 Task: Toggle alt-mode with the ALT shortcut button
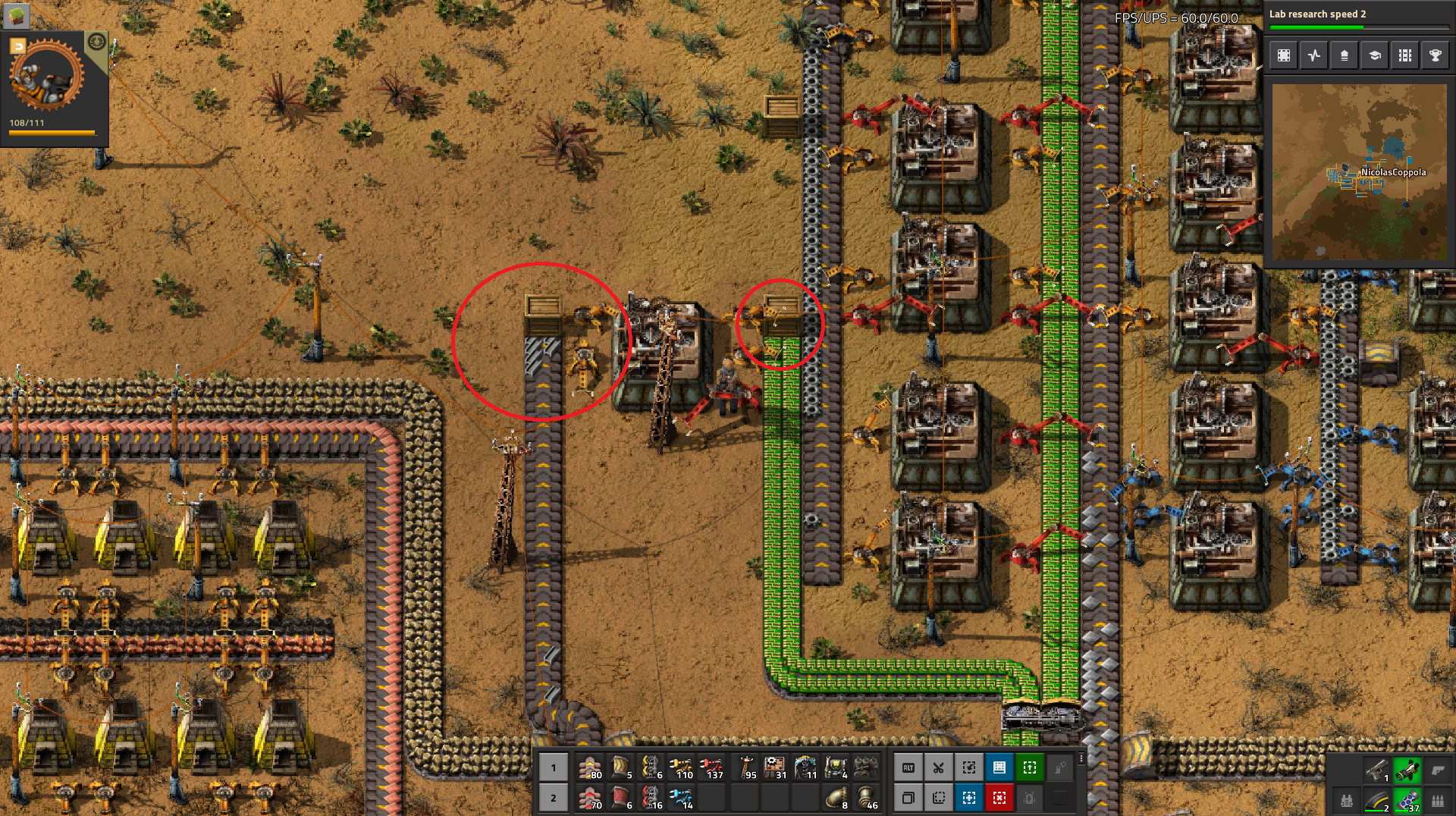point(908,768)
